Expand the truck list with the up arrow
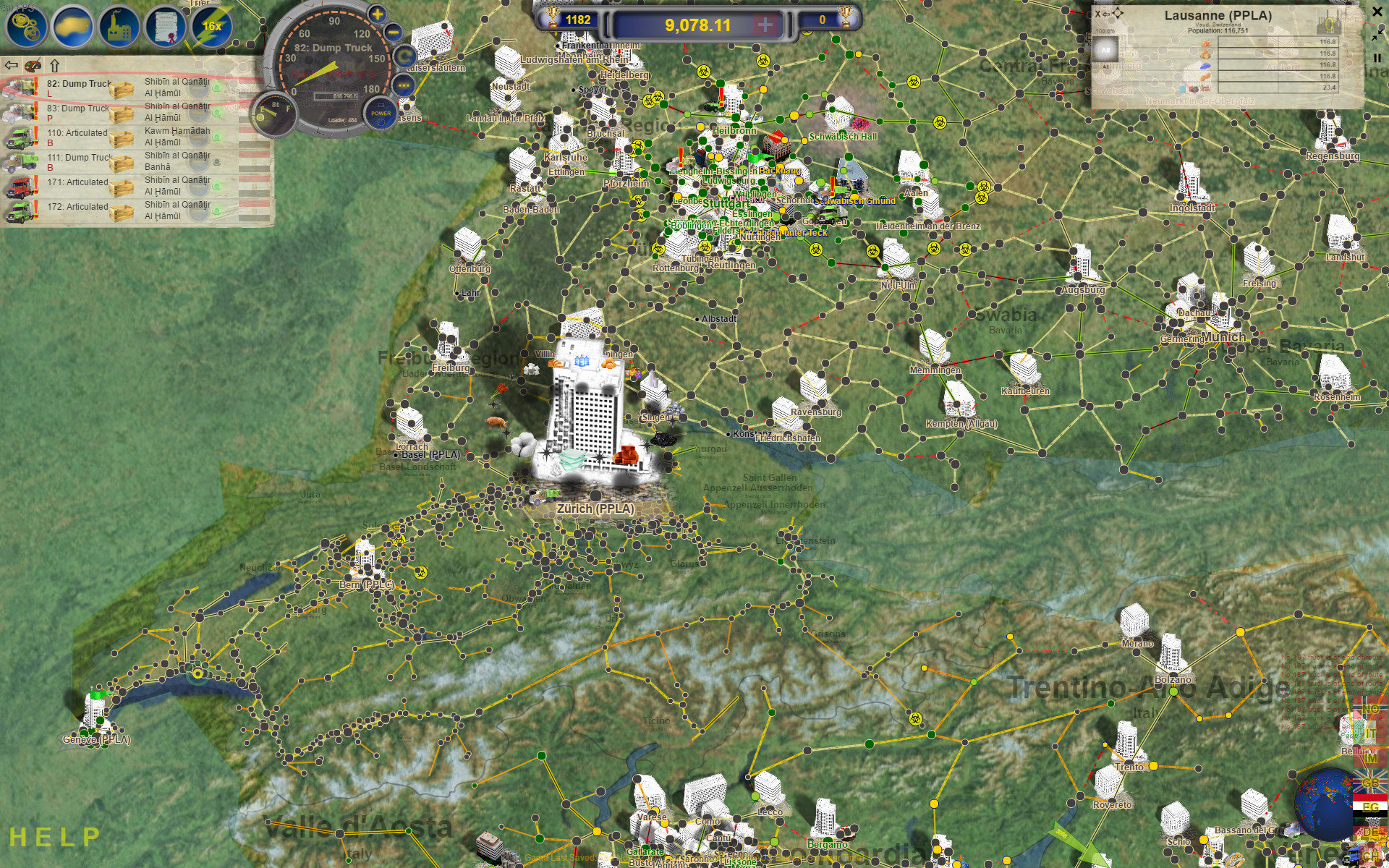Image resolution: width=1389 pixels, height=868 pixels. click(54, 65)
